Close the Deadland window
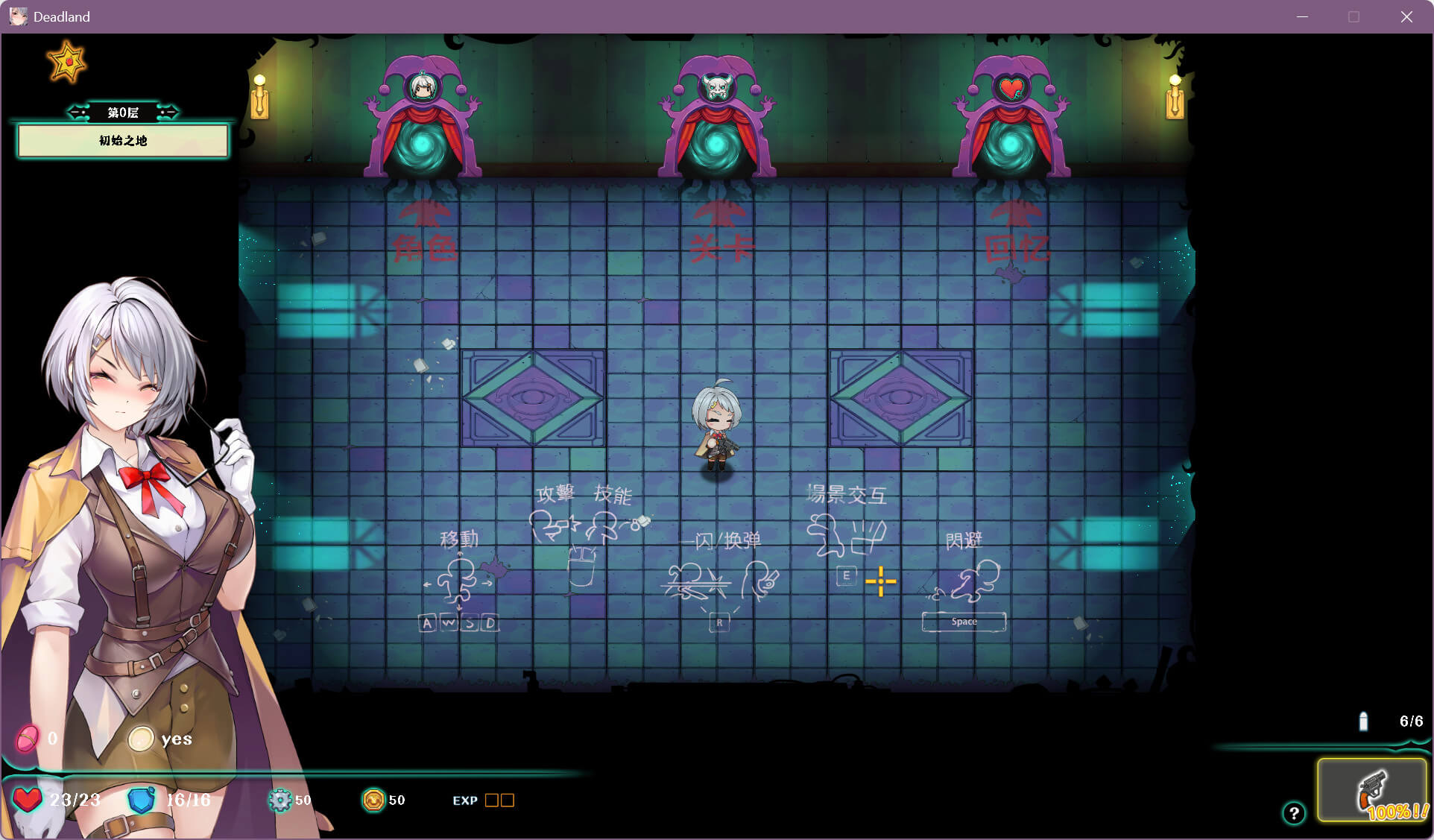This screenshot has height=840, width=1434. (1406, 16)
